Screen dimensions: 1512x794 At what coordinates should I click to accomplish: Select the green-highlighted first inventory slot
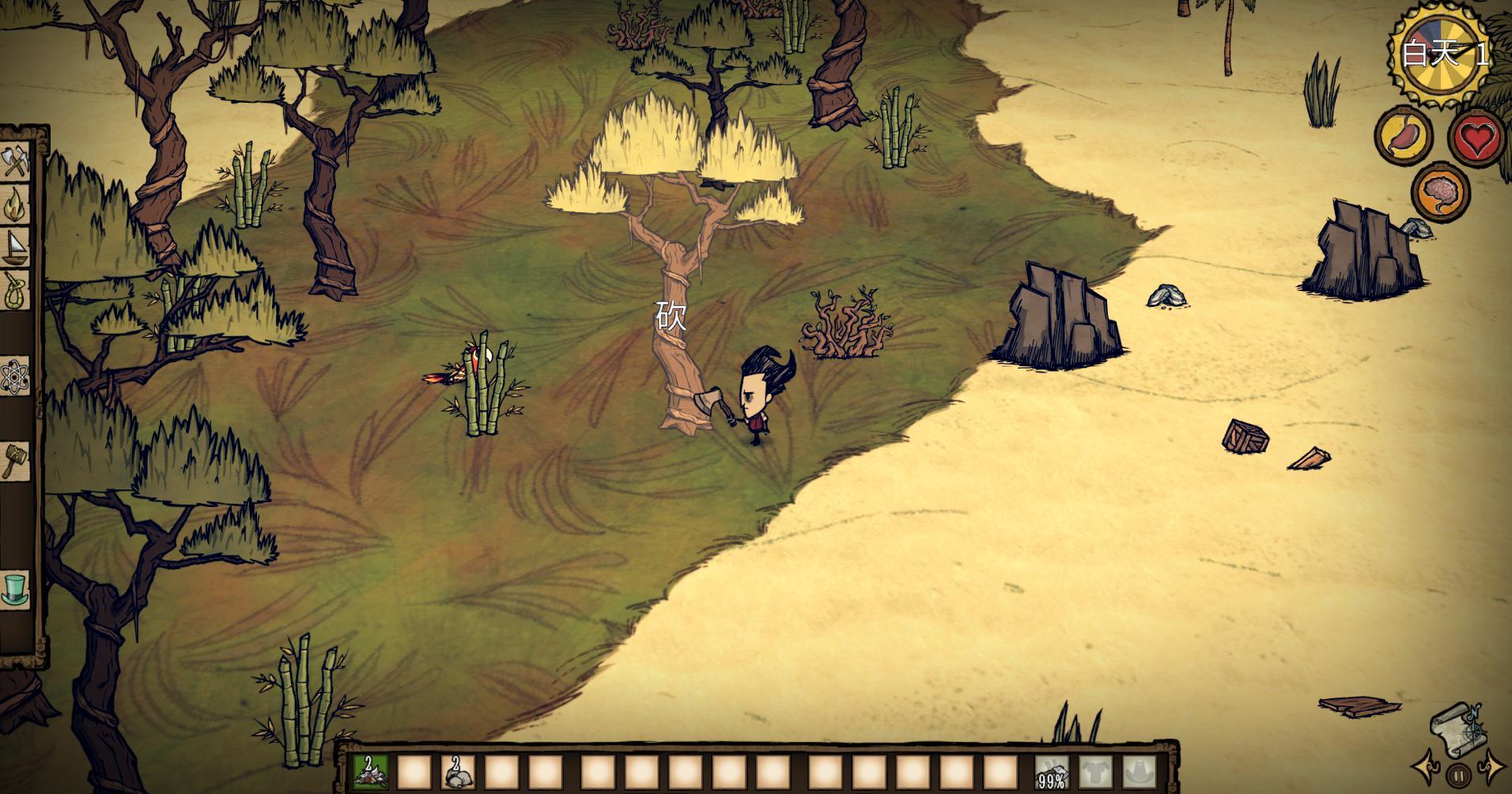click(x=369, y=773)
